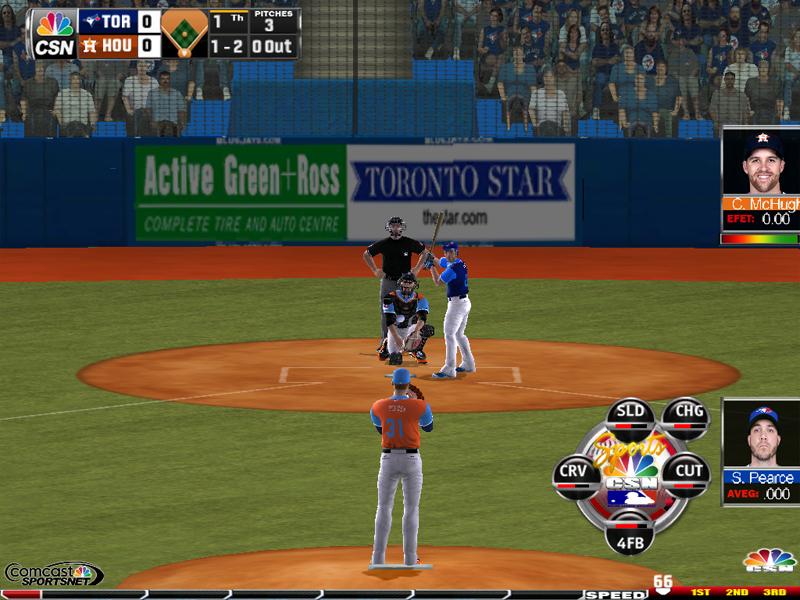Click the S. Pearce batter portrait
Image resolution: width=800 pixels, height=600 pixels.
[761, 435]
